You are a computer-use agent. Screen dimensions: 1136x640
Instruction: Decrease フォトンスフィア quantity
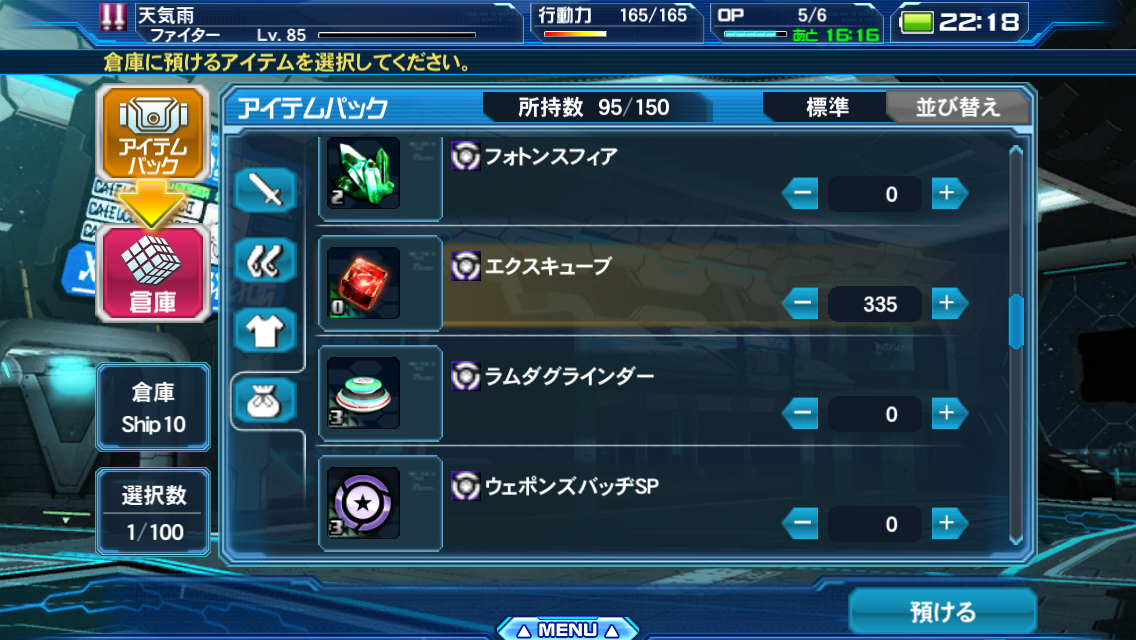coord(801,193)
